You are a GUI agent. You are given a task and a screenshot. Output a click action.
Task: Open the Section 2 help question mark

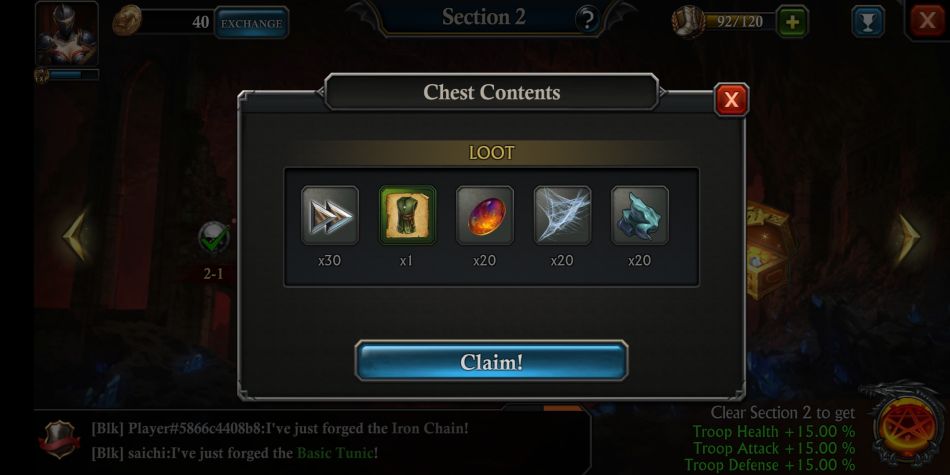587,19
